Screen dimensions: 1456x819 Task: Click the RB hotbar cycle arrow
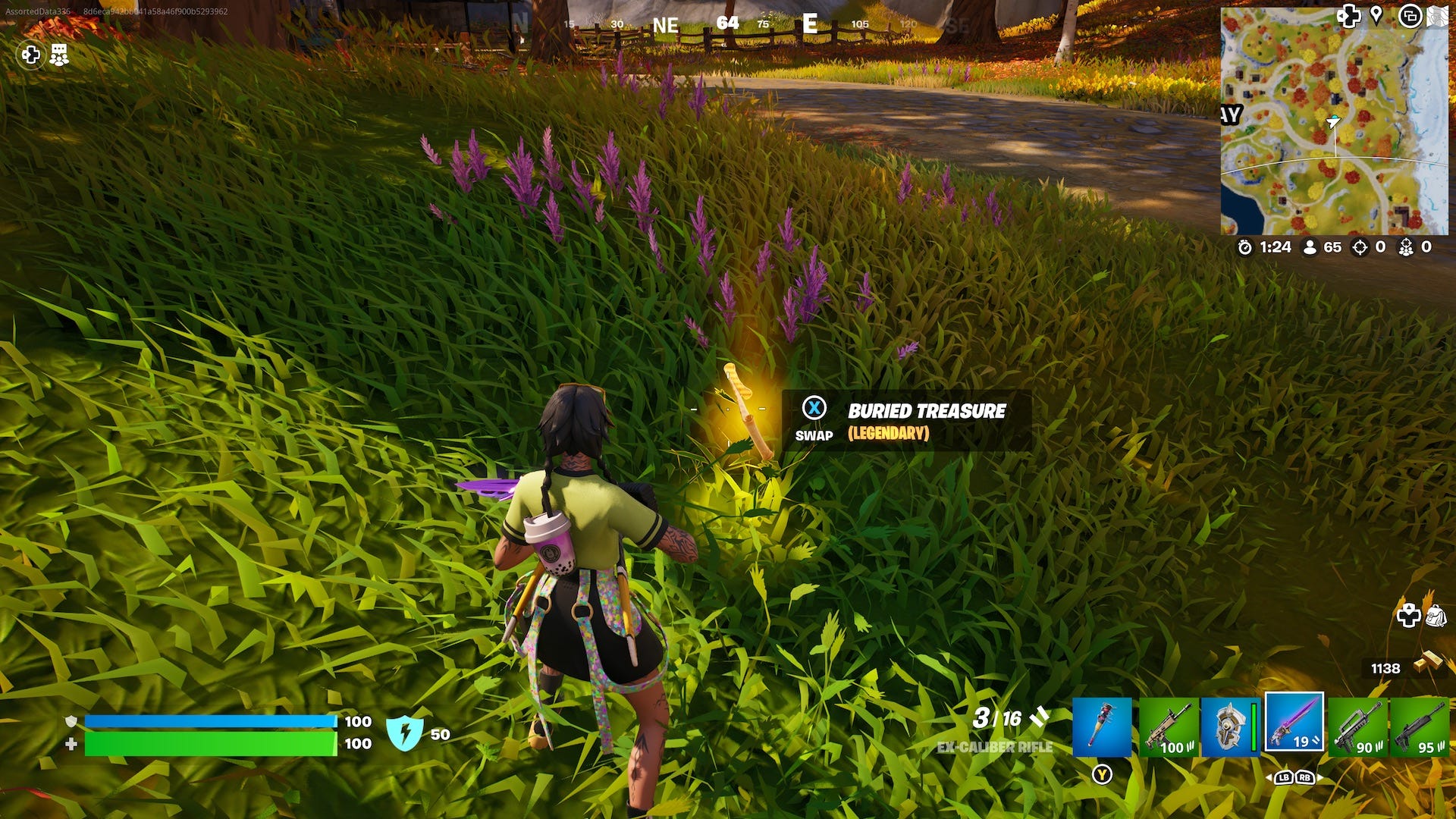click(1306, 777)
